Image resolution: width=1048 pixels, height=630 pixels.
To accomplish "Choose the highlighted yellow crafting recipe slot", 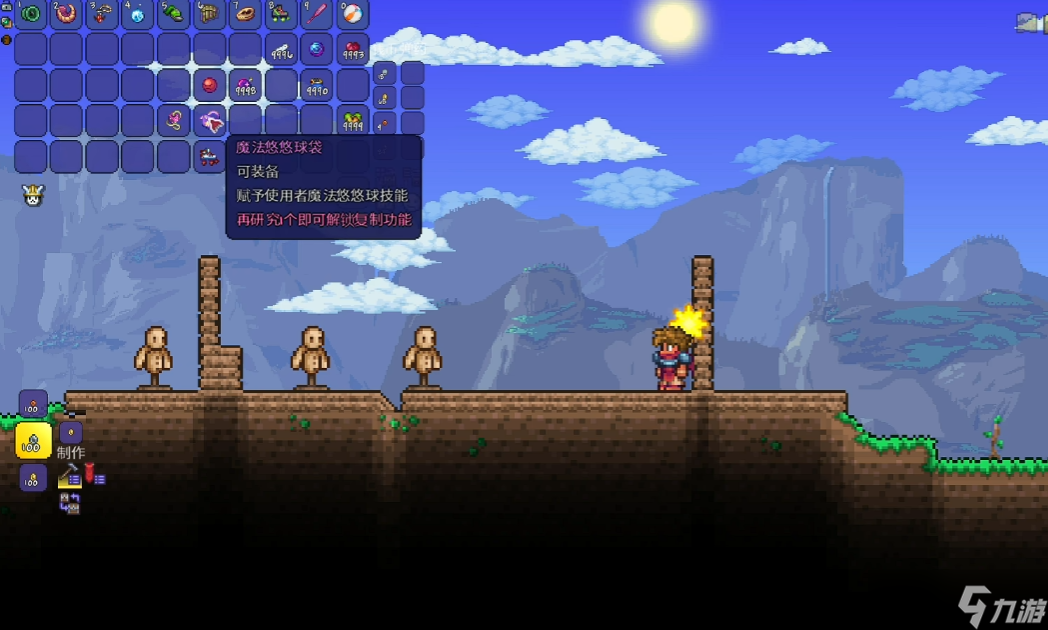I will pyautogui.click(x=33, y=441).
